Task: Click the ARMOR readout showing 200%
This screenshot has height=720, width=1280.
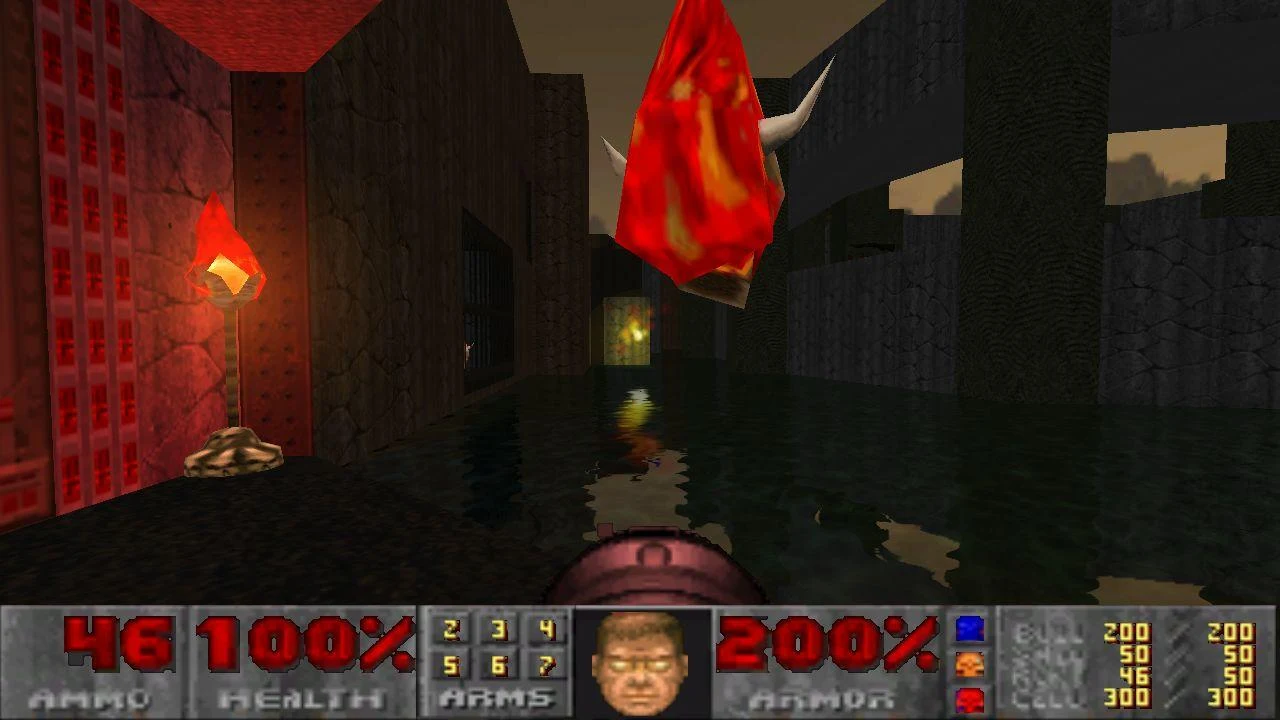Action: click(x=820, y=645)
